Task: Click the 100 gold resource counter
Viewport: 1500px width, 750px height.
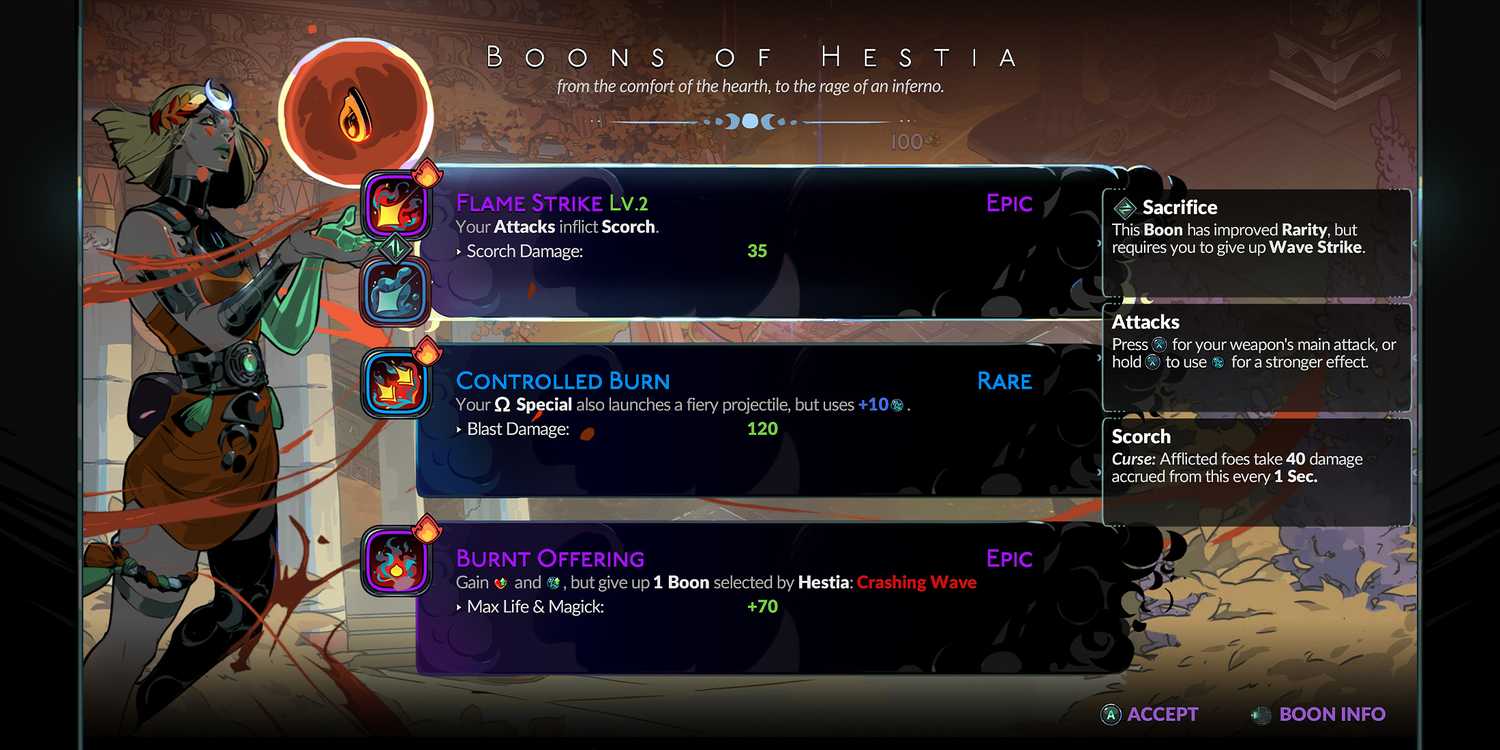Action: [905, 141]
